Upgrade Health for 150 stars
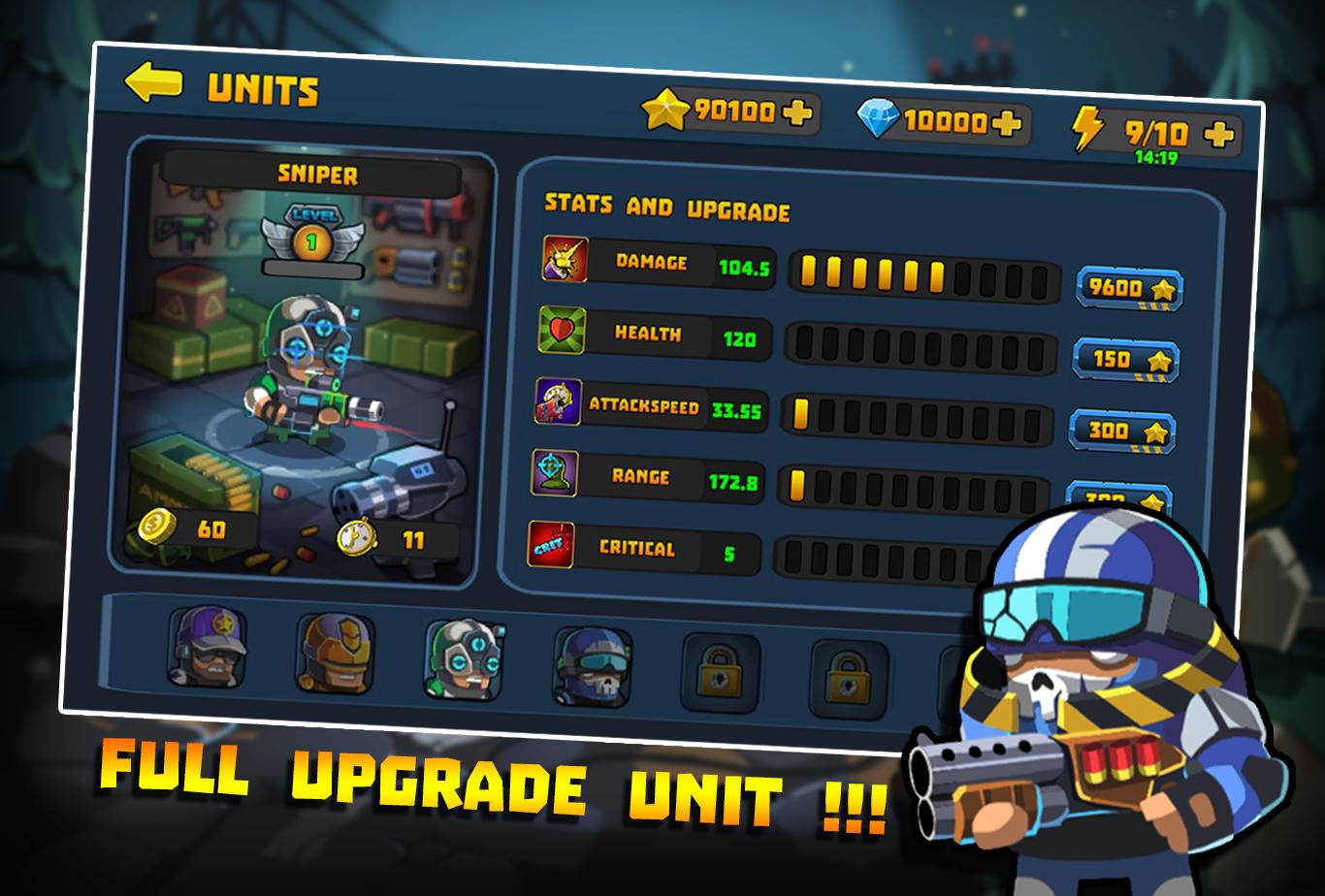This screenshot has width=1325, height=896. pyautogui.click(x=1125, y=360)
